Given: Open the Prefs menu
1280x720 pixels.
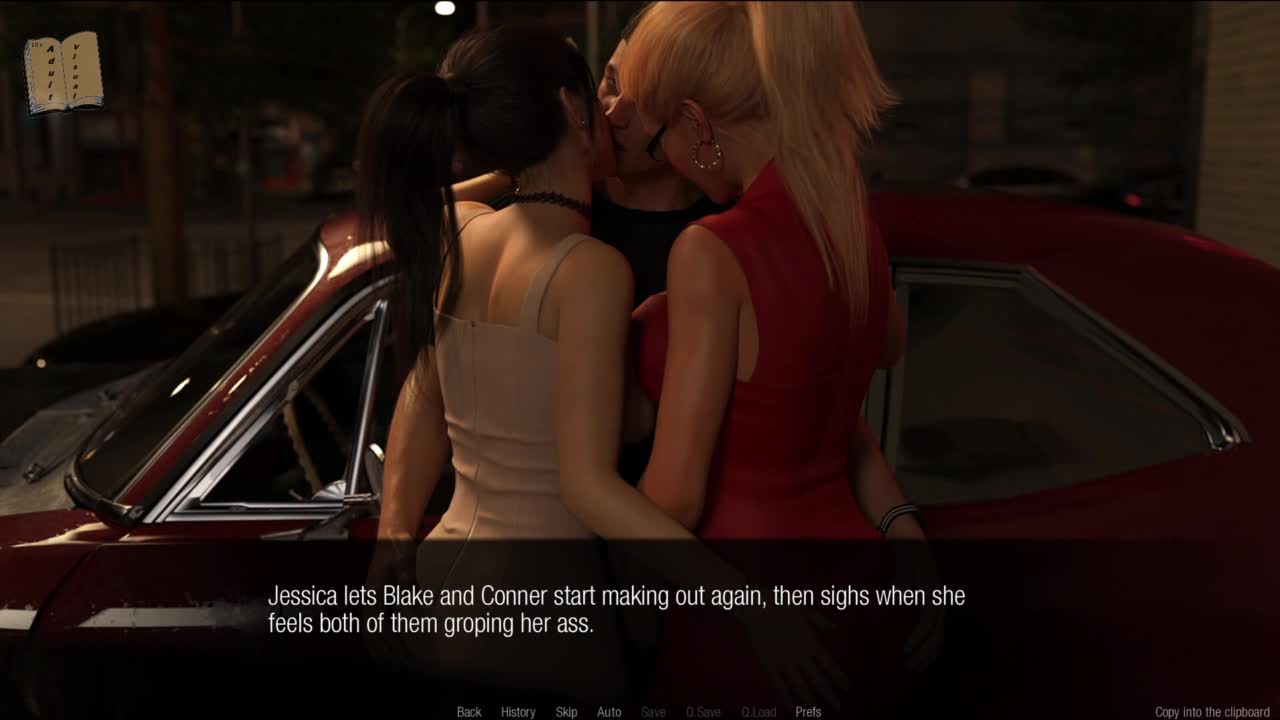Looking at the screenshot, I should click(808, 712).
